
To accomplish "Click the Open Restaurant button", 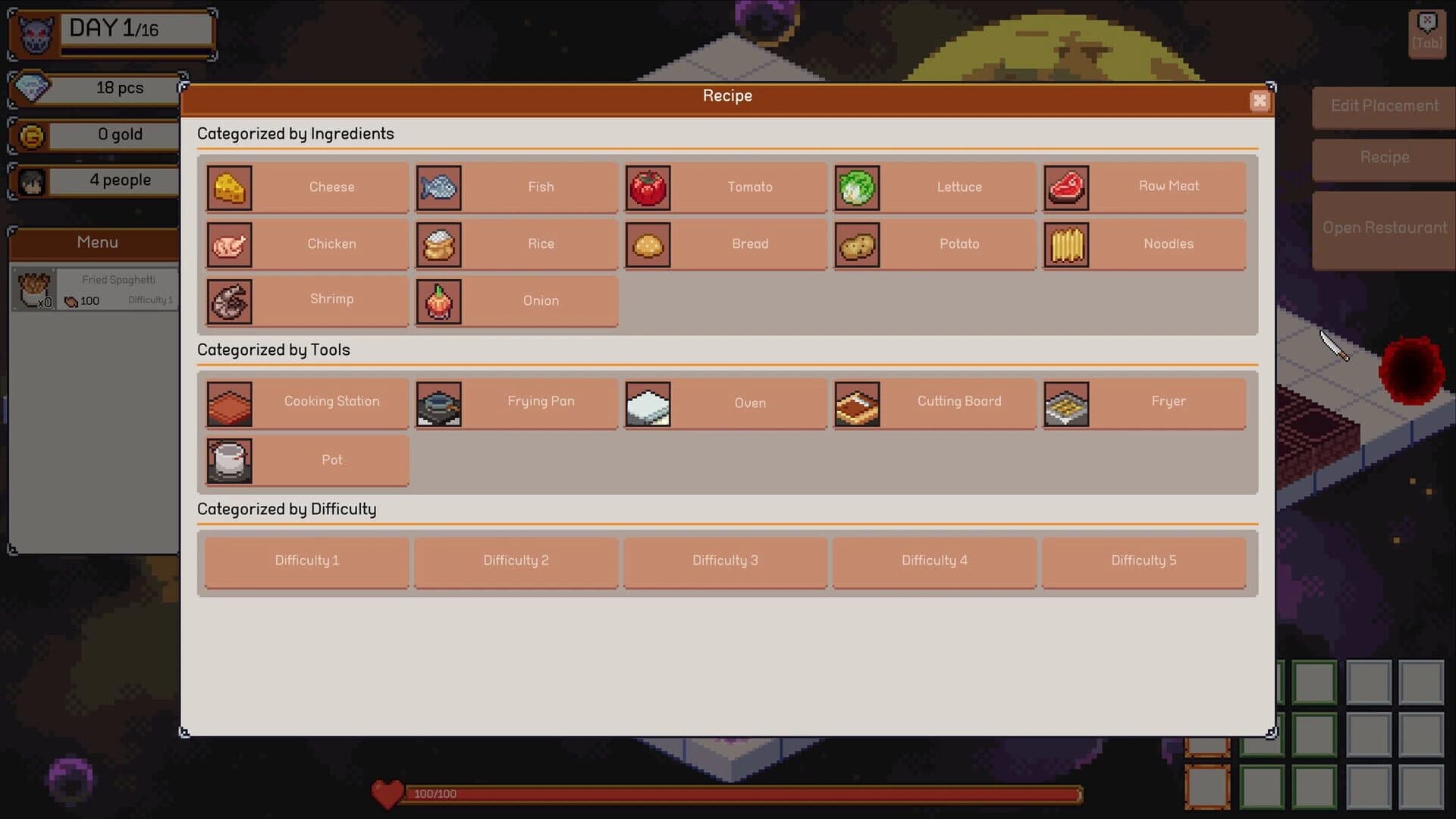I will click(x=1383, y=227).
